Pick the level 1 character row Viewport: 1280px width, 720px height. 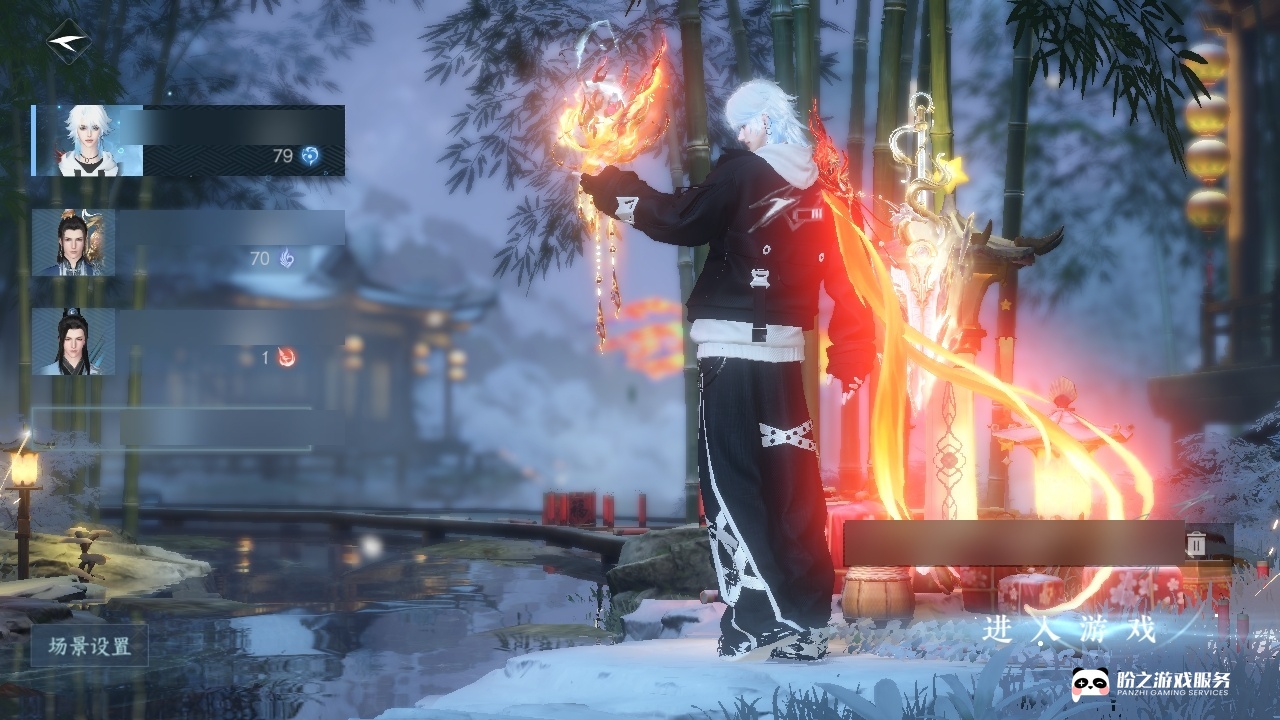(188, 342)
